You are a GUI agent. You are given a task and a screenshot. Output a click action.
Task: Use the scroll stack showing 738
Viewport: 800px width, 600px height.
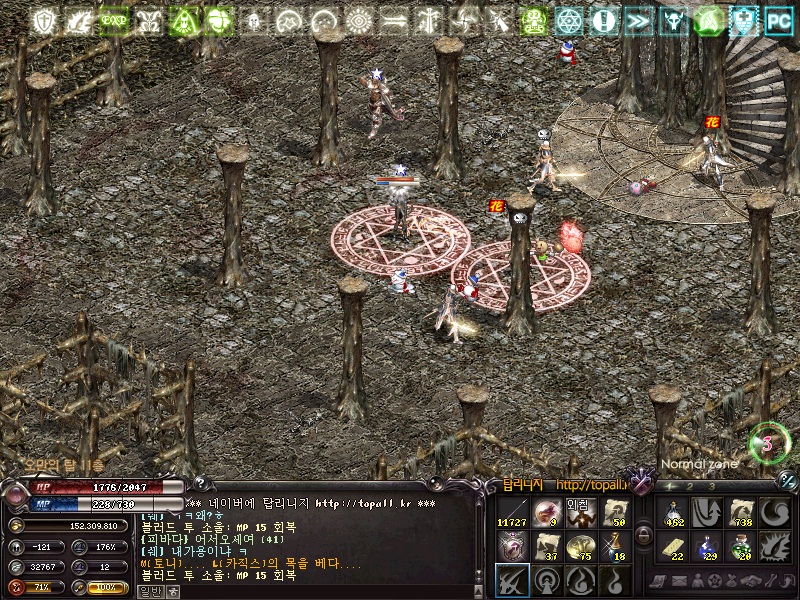740,511
